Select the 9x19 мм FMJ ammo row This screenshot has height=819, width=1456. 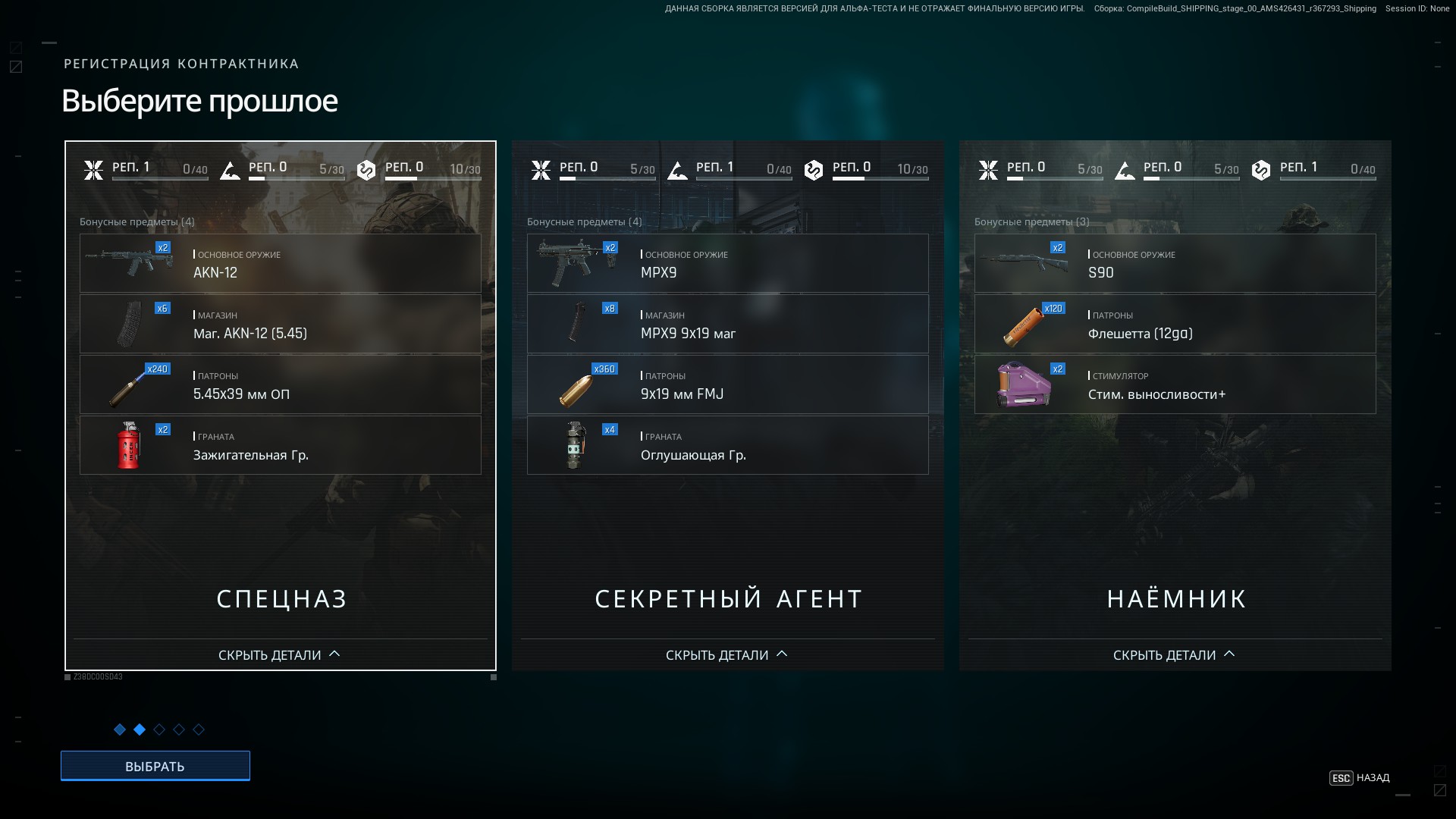[x=728, y=384]
